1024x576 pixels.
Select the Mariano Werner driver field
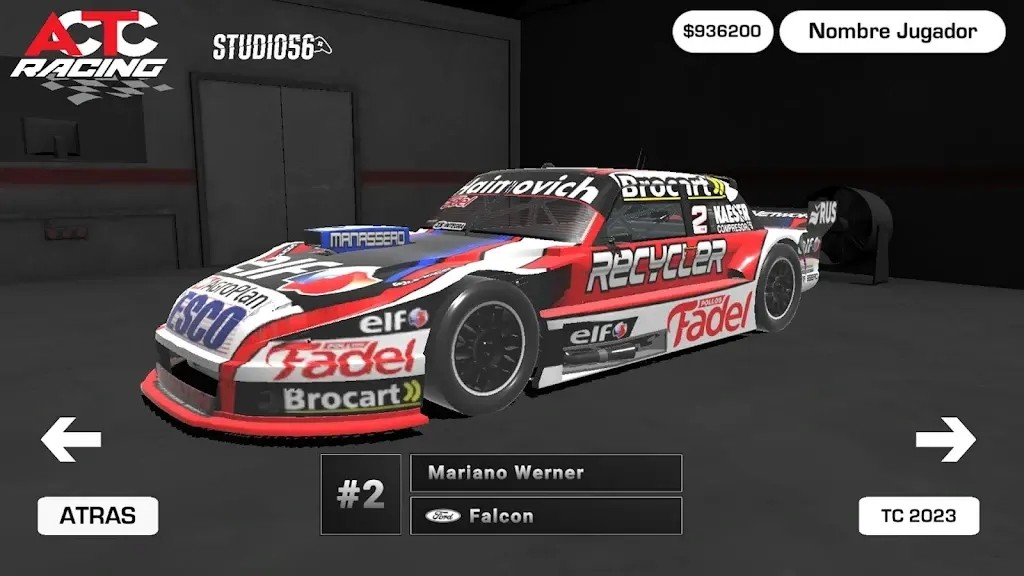[546, 473]
